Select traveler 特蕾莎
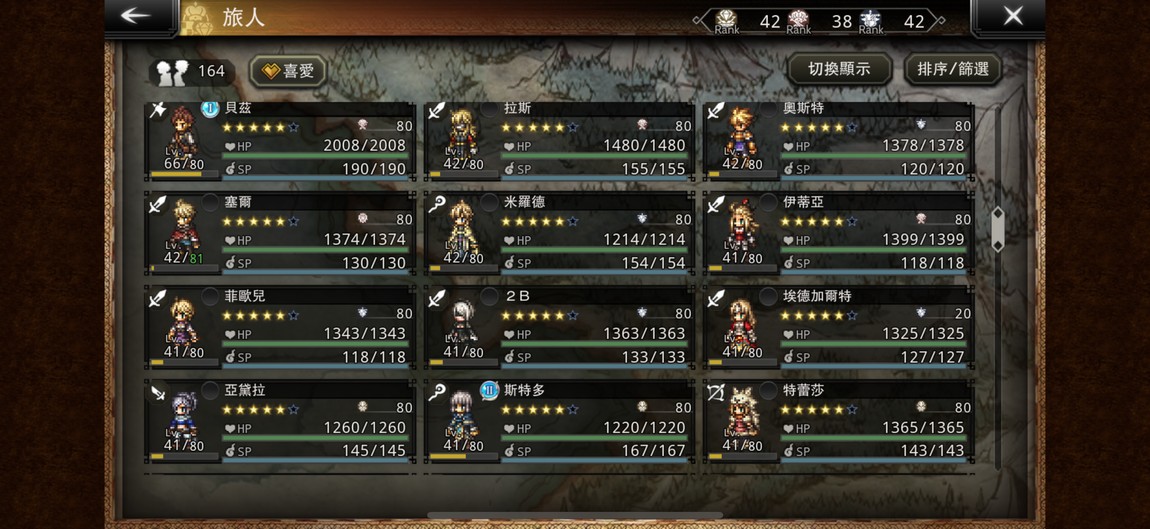The image size is (1150, 529). point(838,423)
